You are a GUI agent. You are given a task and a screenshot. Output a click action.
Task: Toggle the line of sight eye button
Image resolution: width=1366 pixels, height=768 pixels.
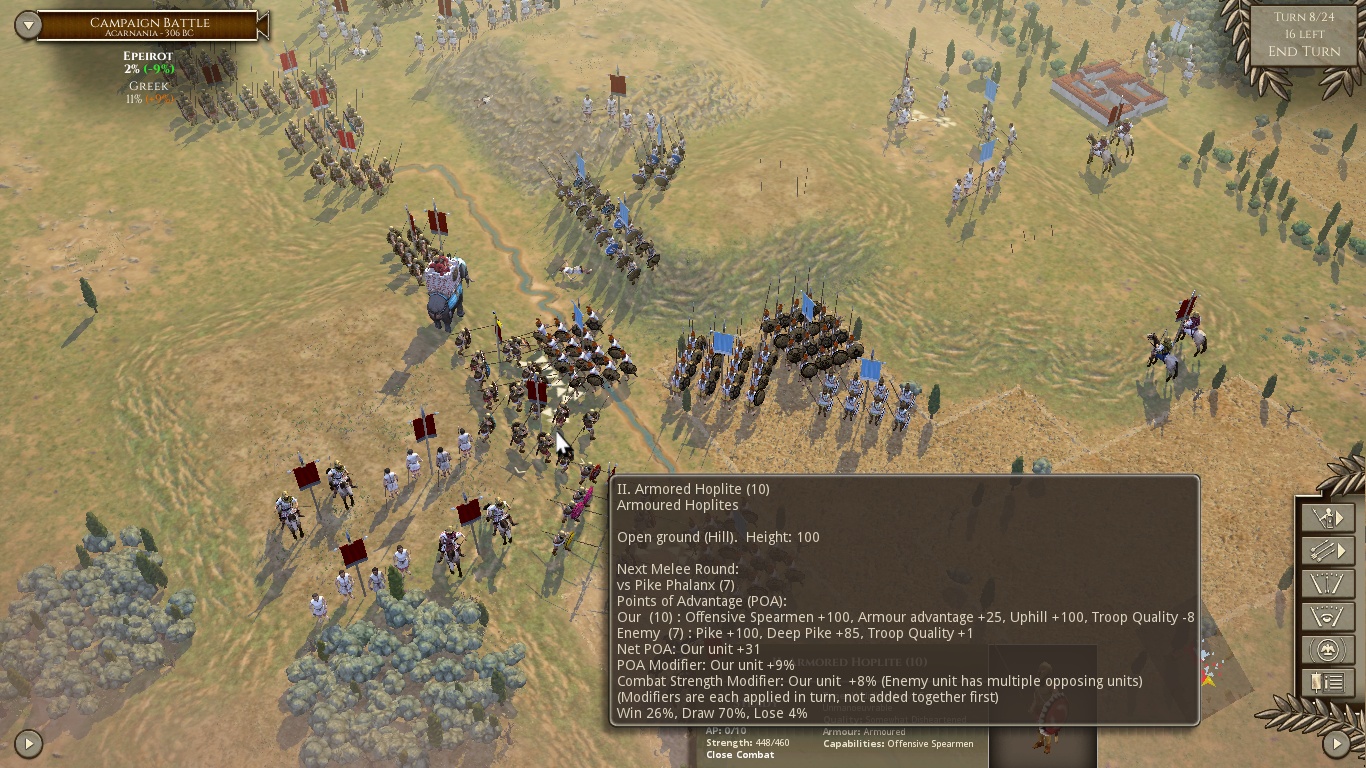coord(1327,617)
